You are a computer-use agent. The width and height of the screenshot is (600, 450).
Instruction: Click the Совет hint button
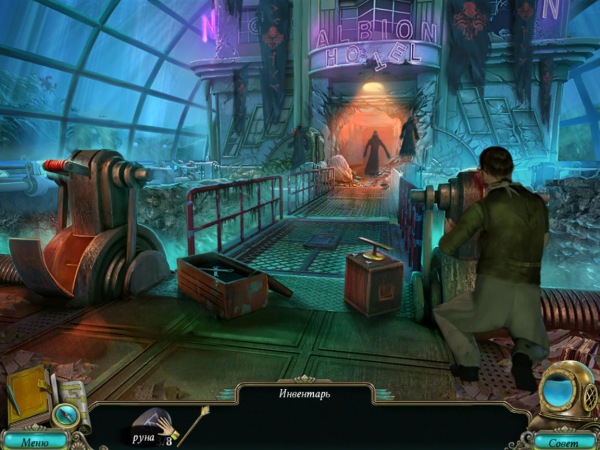[564, 440]
